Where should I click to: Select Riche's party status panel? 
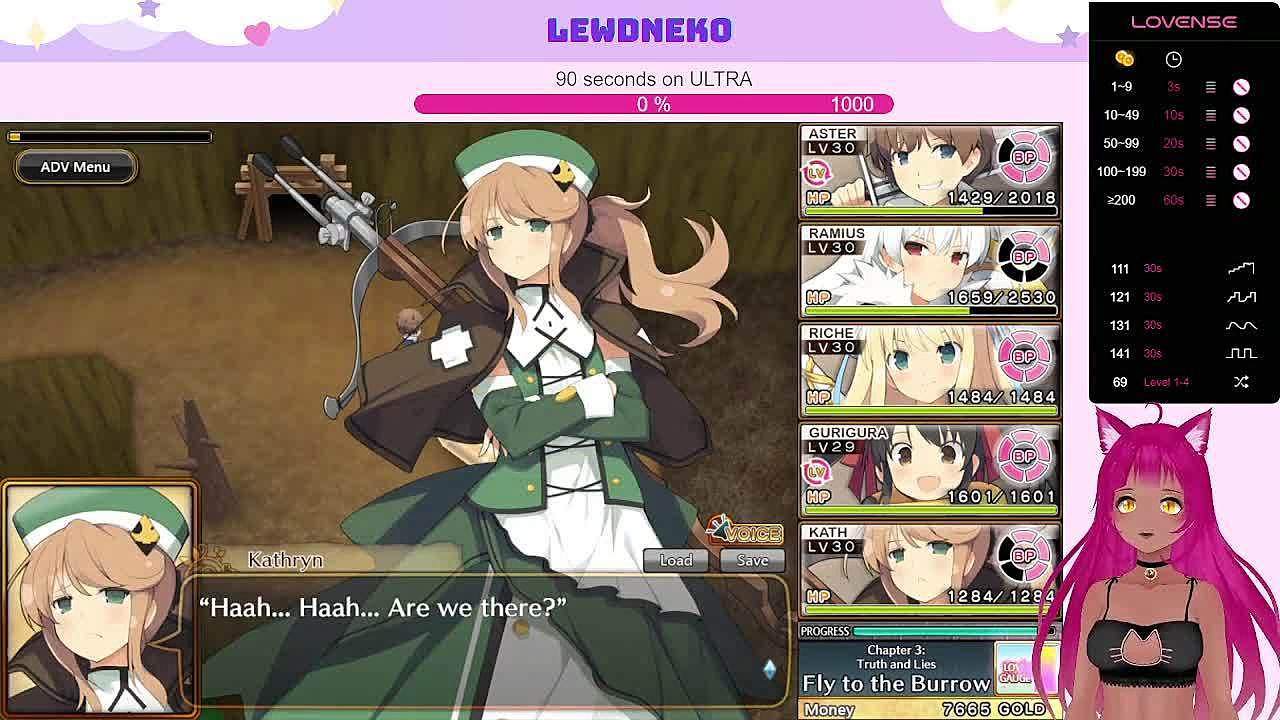(929, 370)
